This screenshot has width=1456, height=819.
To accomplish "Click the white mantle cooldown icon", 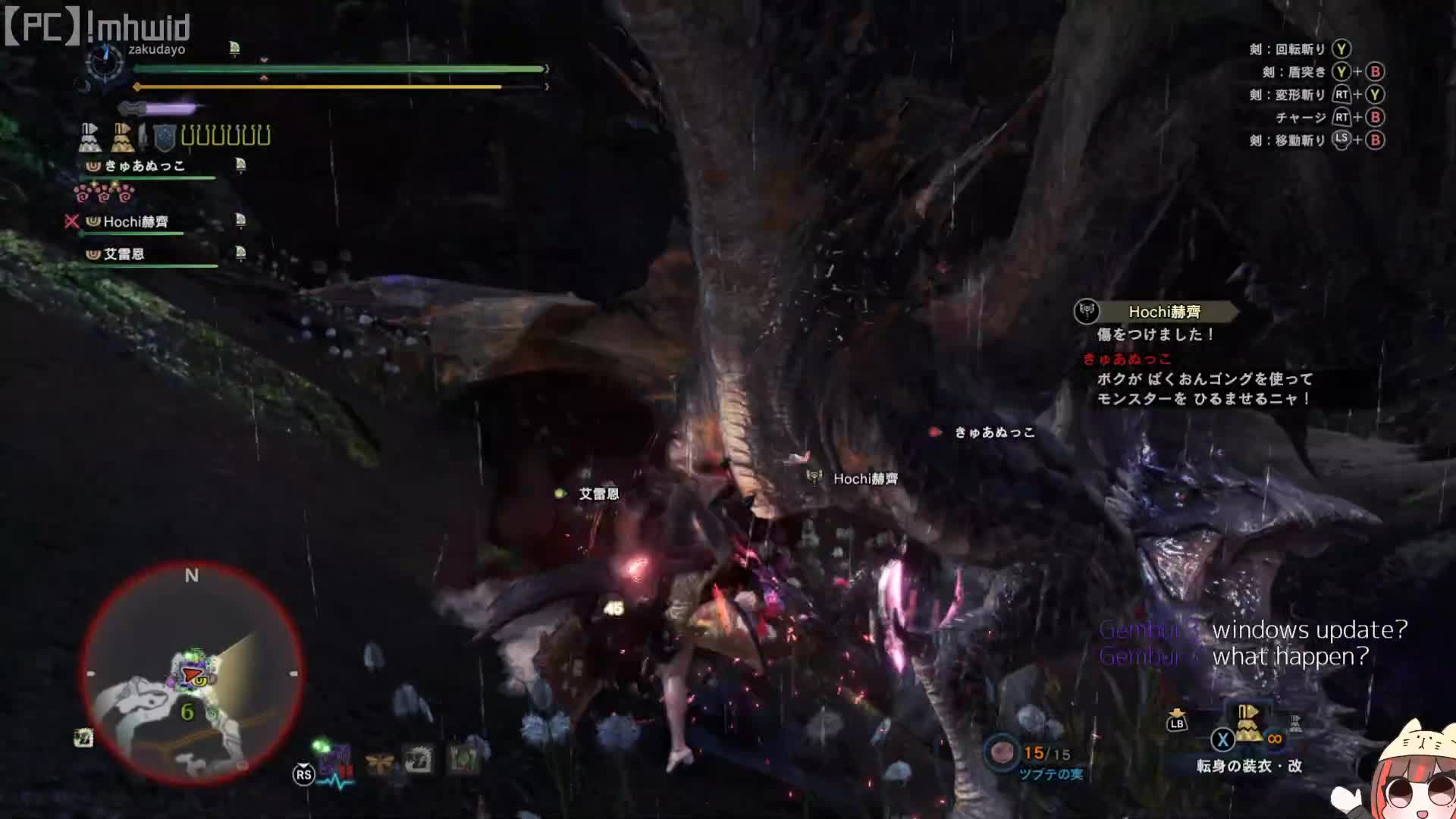I will (89, 137).
